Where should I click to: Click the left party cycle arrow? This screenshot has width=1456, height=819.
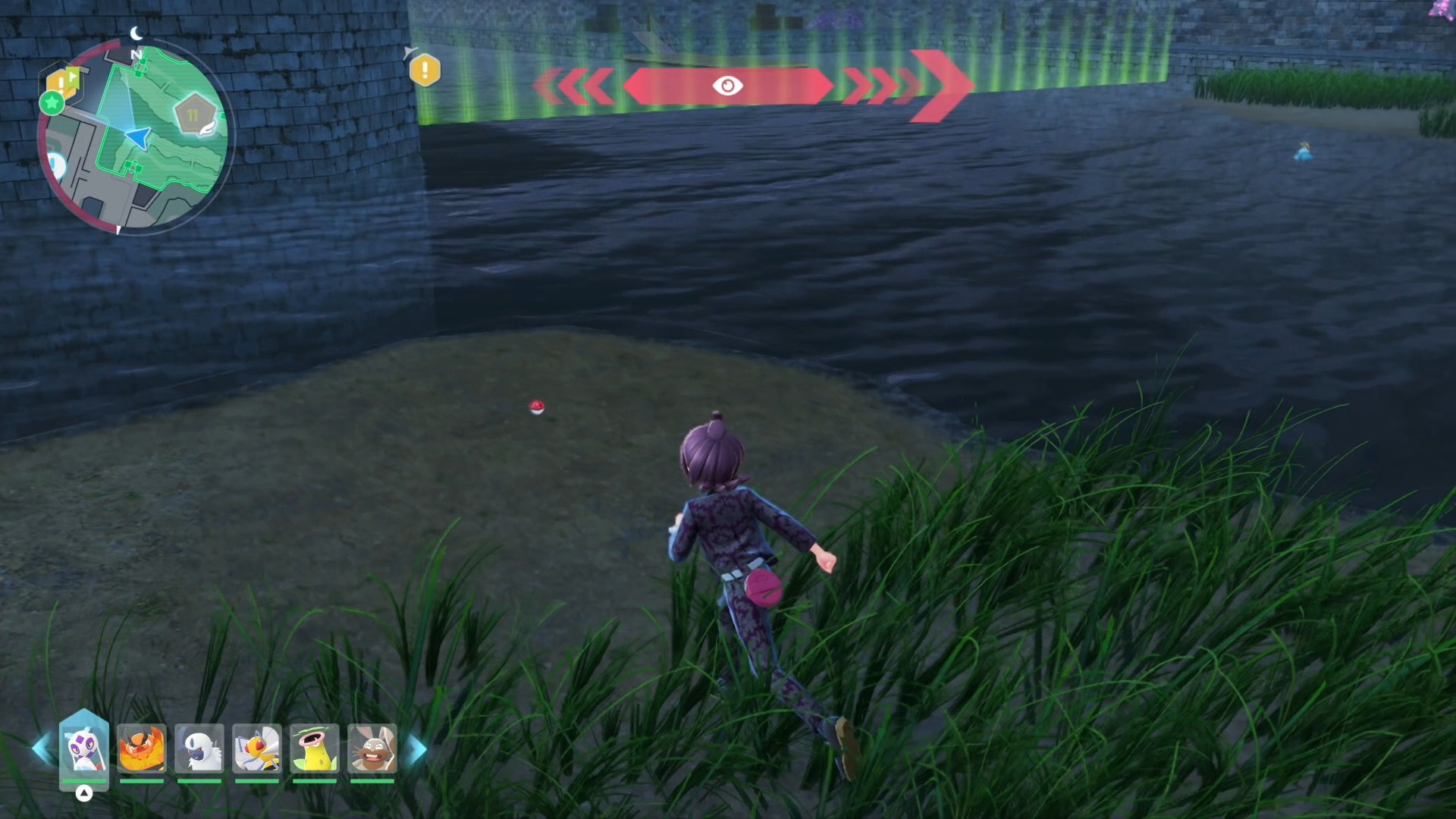41,748
